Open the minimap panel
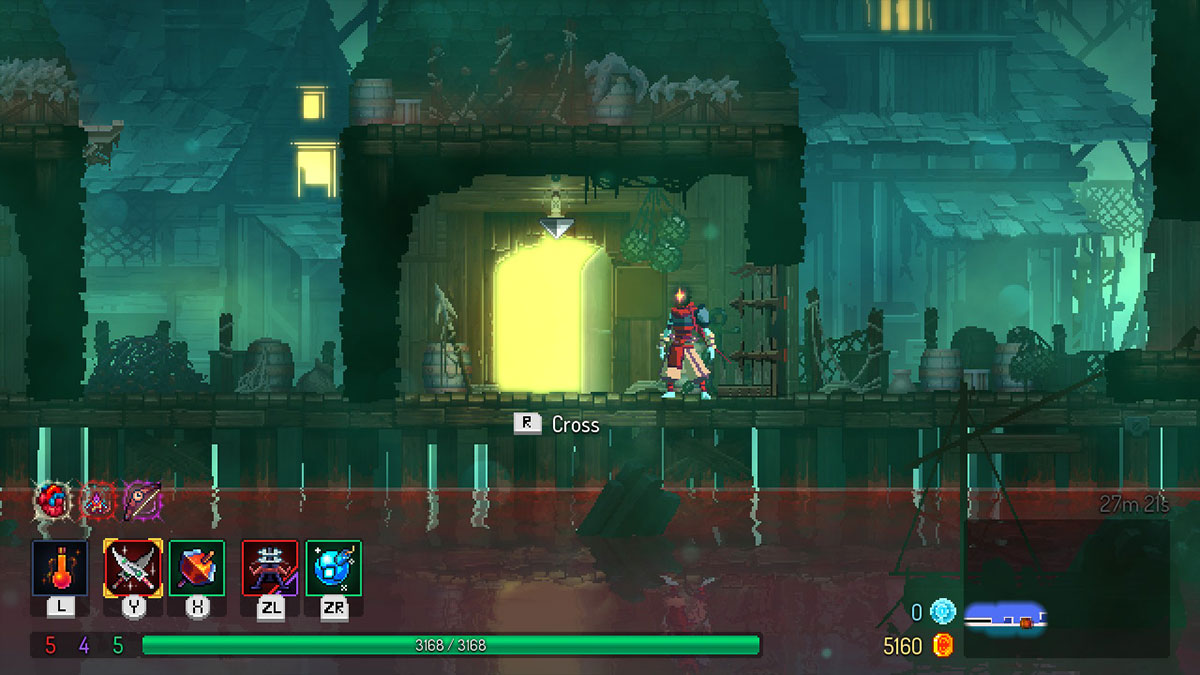This screenshot has height=675, width=1200. pos(1066,589)
